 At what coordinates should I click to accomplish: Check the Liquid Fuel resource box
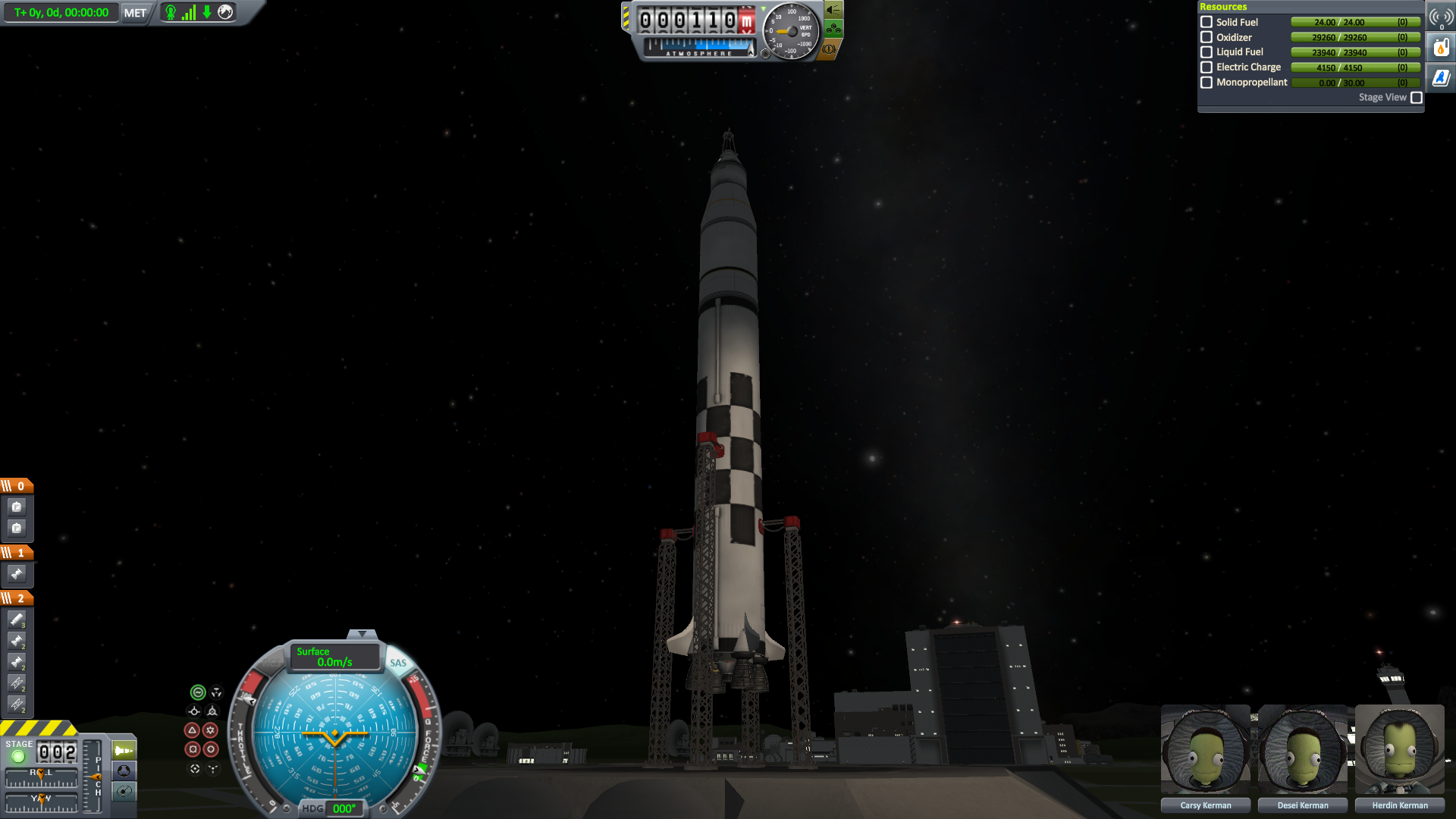click(x=1207, y=52)
